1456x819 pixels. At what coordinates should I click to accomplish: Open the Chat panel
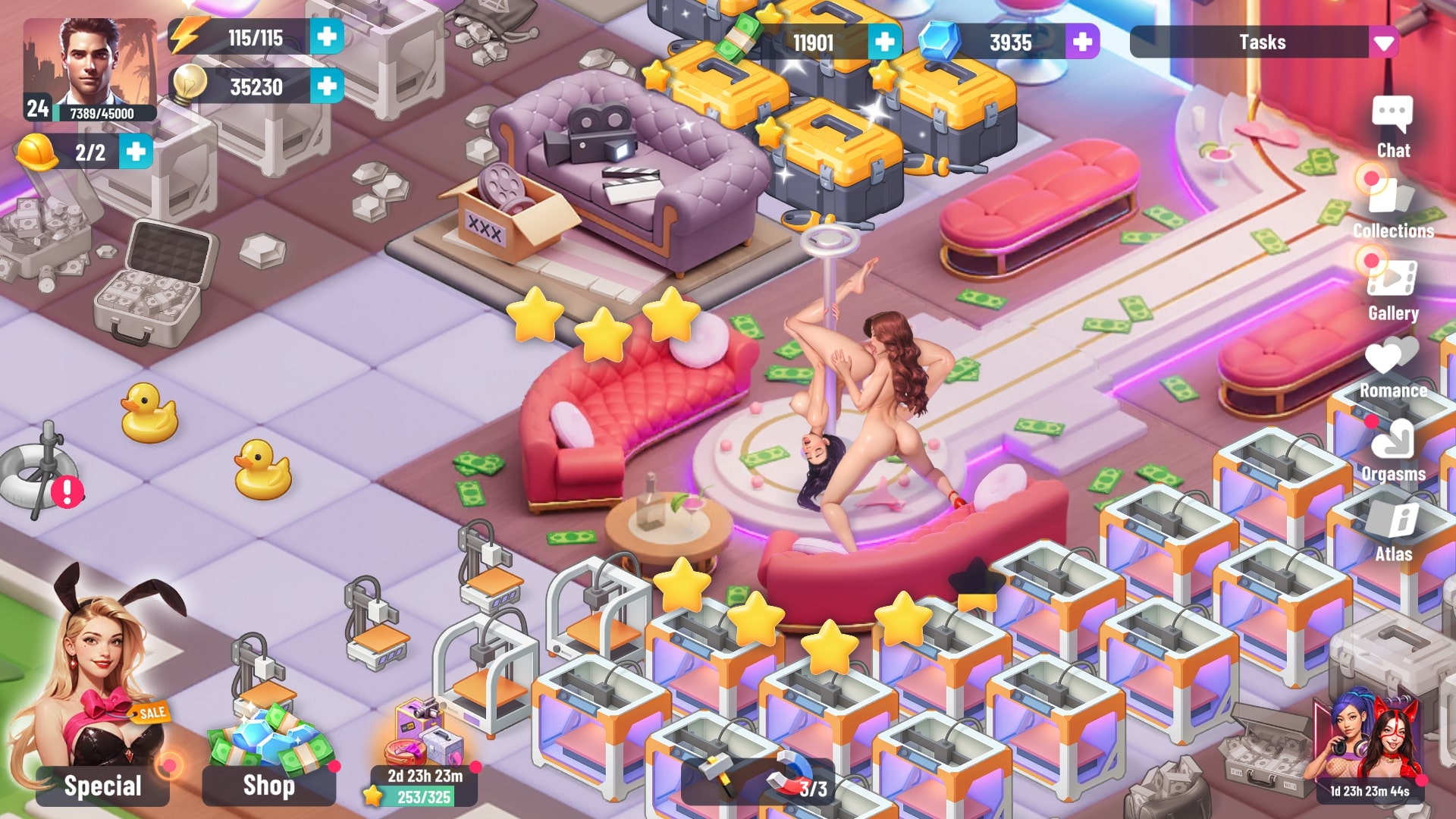tap(1392, 127)
